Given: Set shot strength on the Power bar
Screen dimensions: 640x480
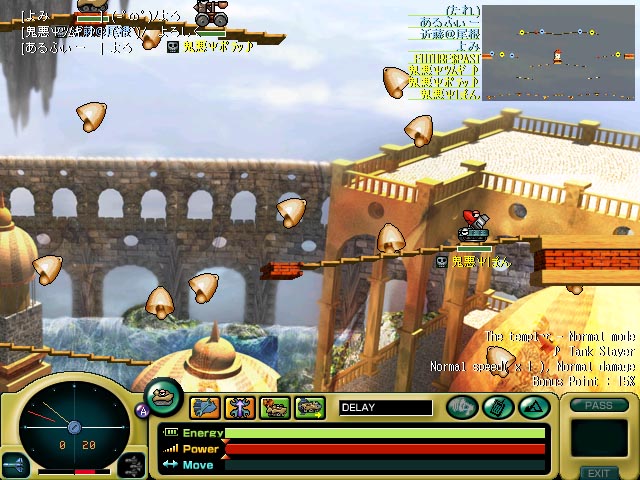Looking at the screenshot, I should [x=385, y=449].
